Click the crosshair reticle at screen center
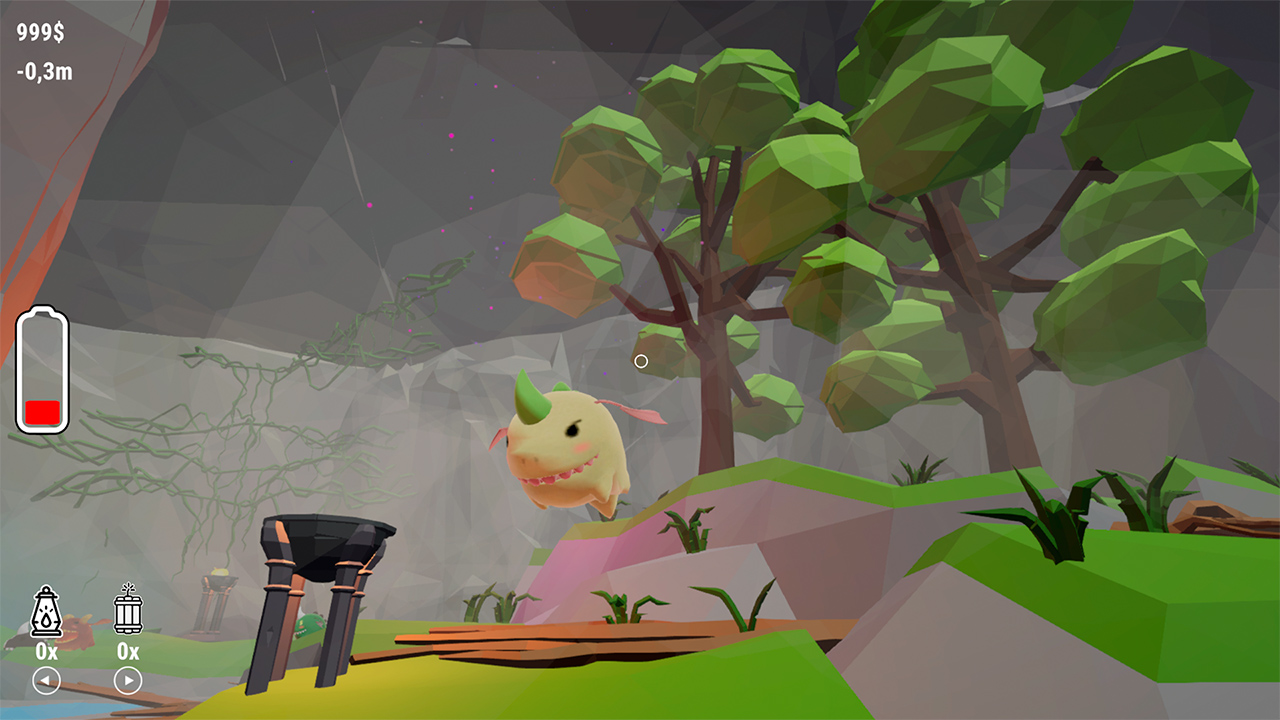 click(x=641, y=360)
